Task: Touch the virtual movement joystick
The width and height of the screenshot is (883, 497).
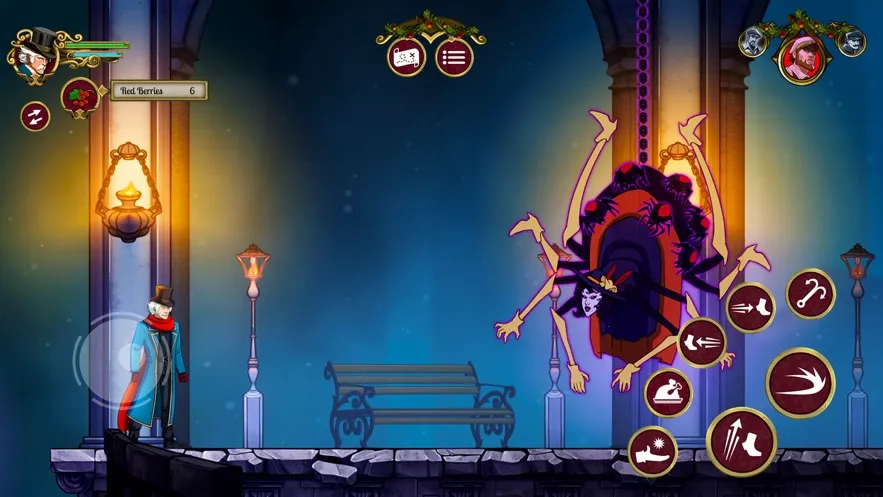Action: pos(120,359)
